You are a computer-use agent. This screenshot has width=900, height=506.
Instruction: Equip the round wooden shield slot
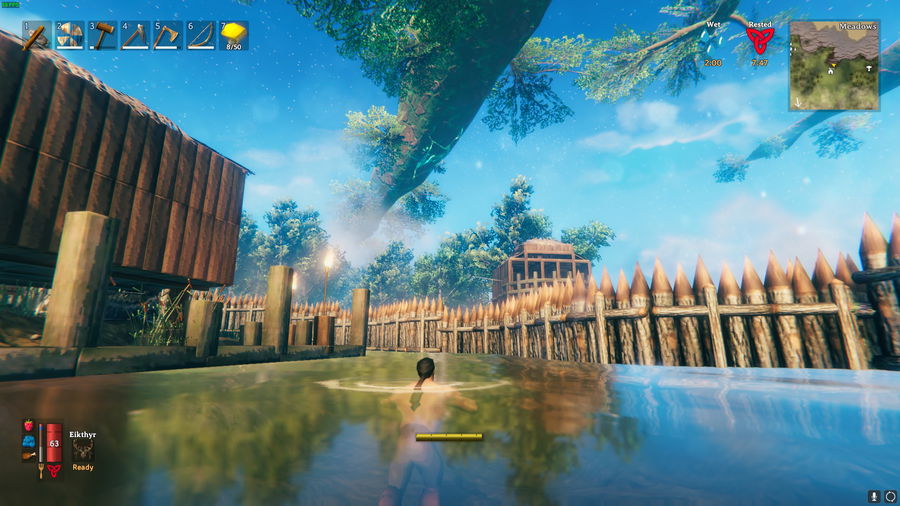70,37
